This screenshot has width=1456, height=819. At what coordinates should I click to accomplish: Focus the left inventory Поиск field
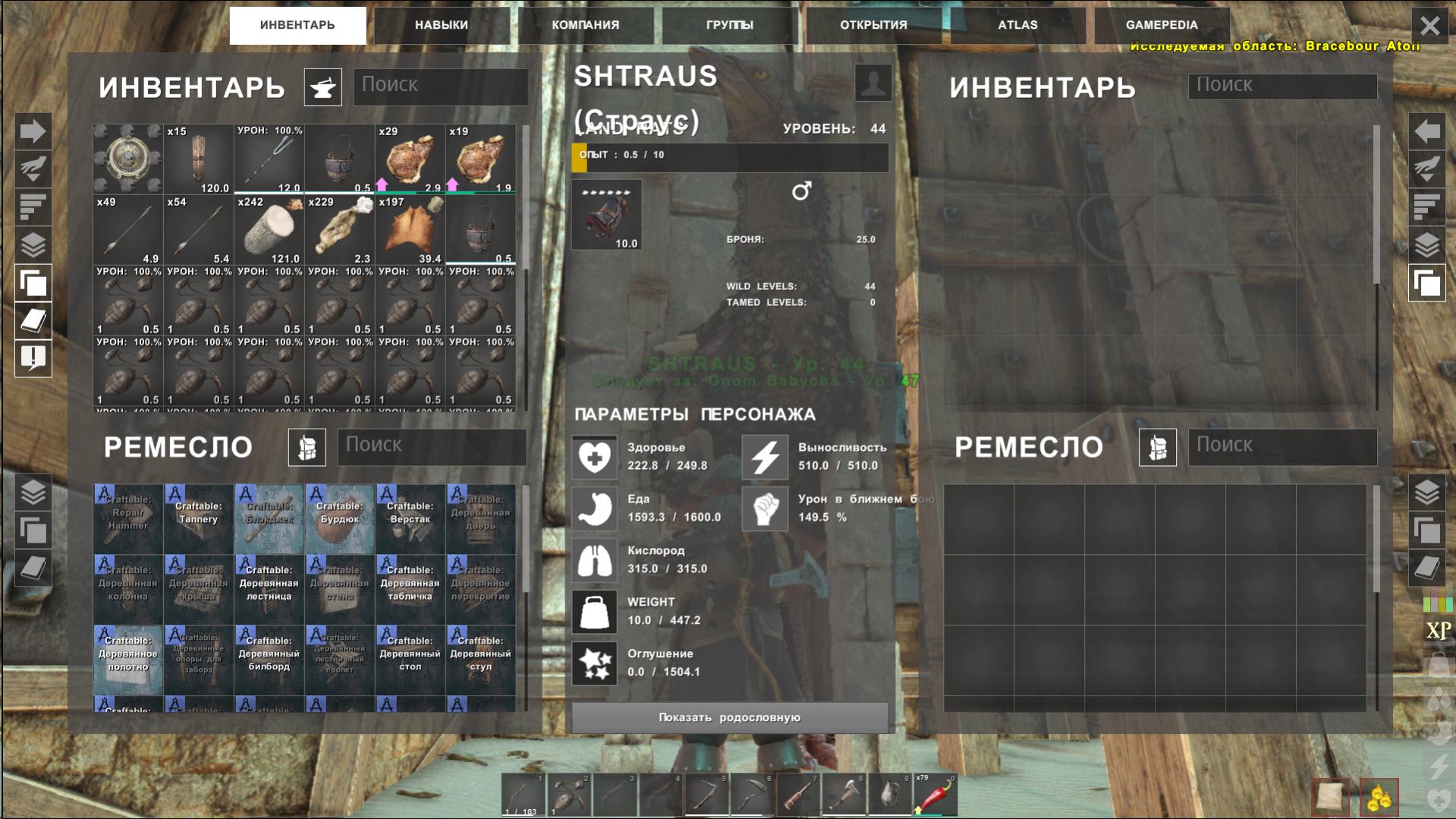pyautogui.click(x=440, y=85)
